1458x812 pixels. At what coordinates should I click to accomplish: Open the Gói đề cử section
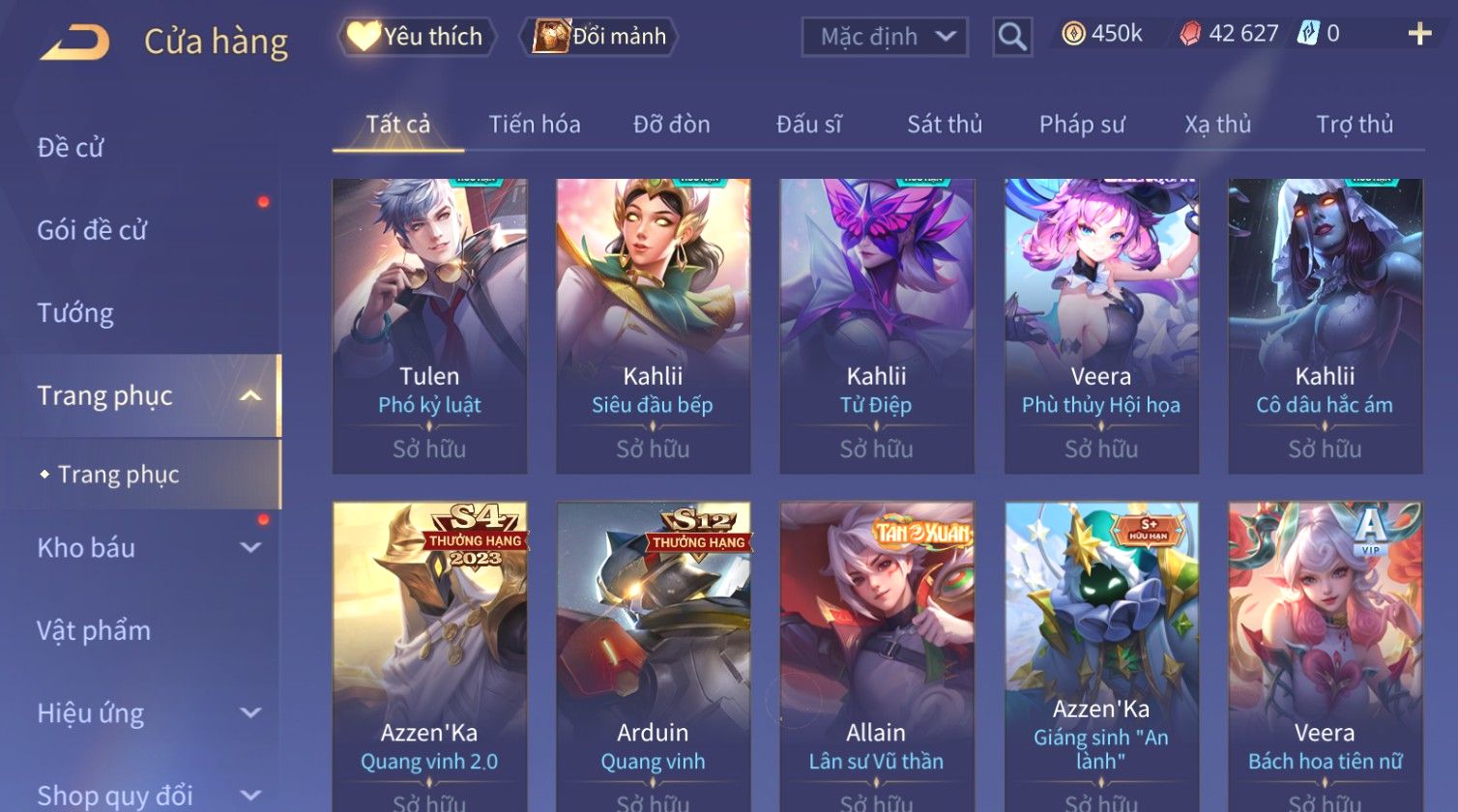pos(92,230)
